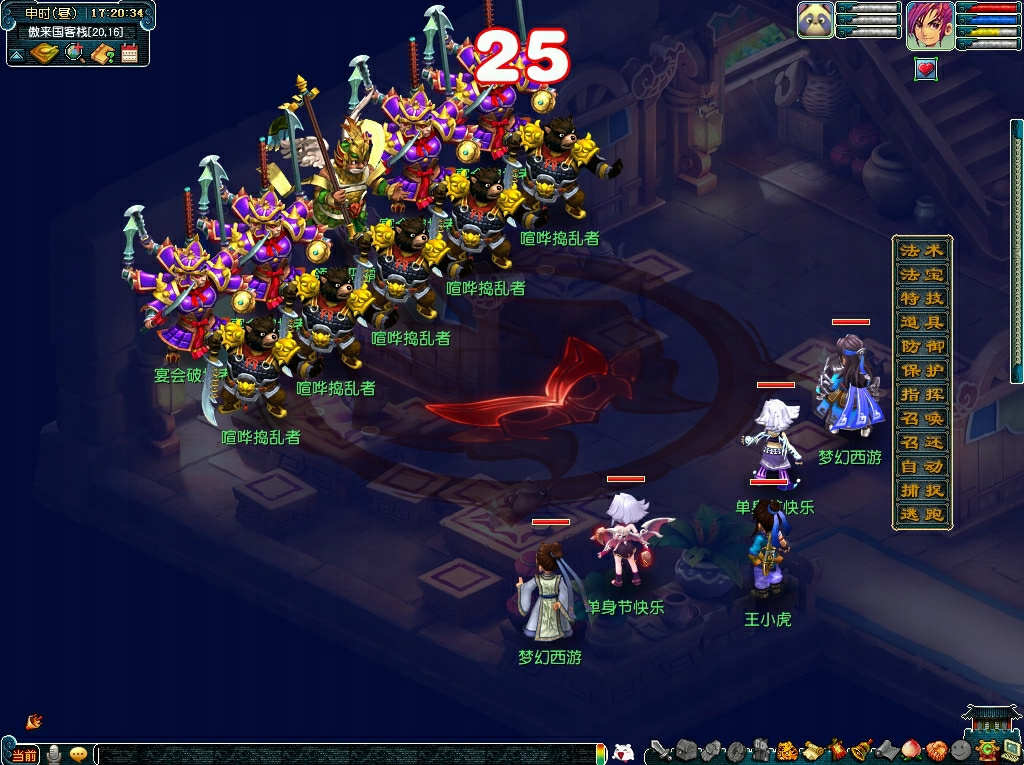Screen dimensions: 1024x765
Task: Open the panda pet portrait
Action: [x=816, y=20]
